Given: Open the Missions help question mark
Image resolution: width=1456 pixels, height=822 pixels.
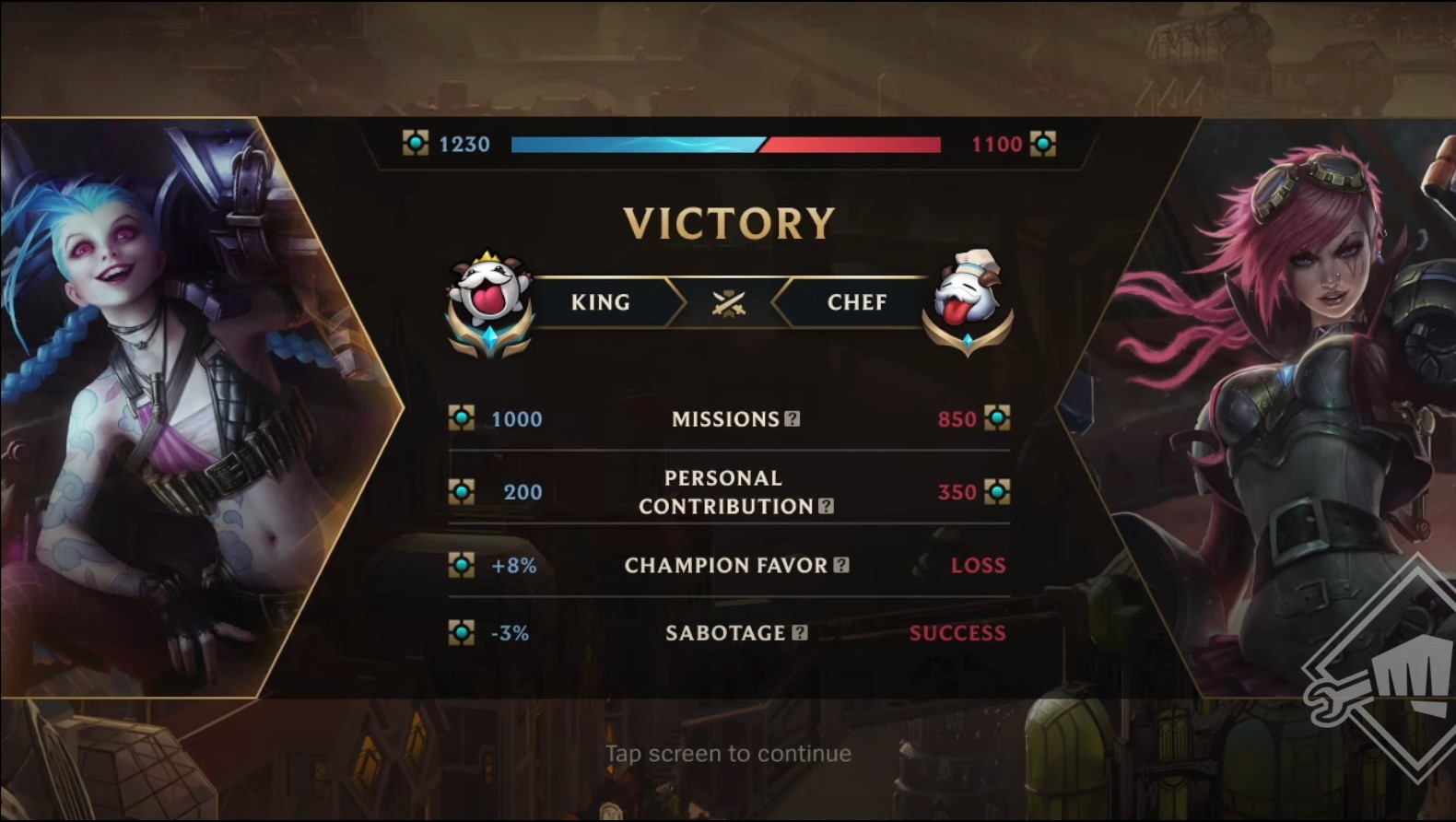Looking at the screenshot, I should tap(793, 419).
